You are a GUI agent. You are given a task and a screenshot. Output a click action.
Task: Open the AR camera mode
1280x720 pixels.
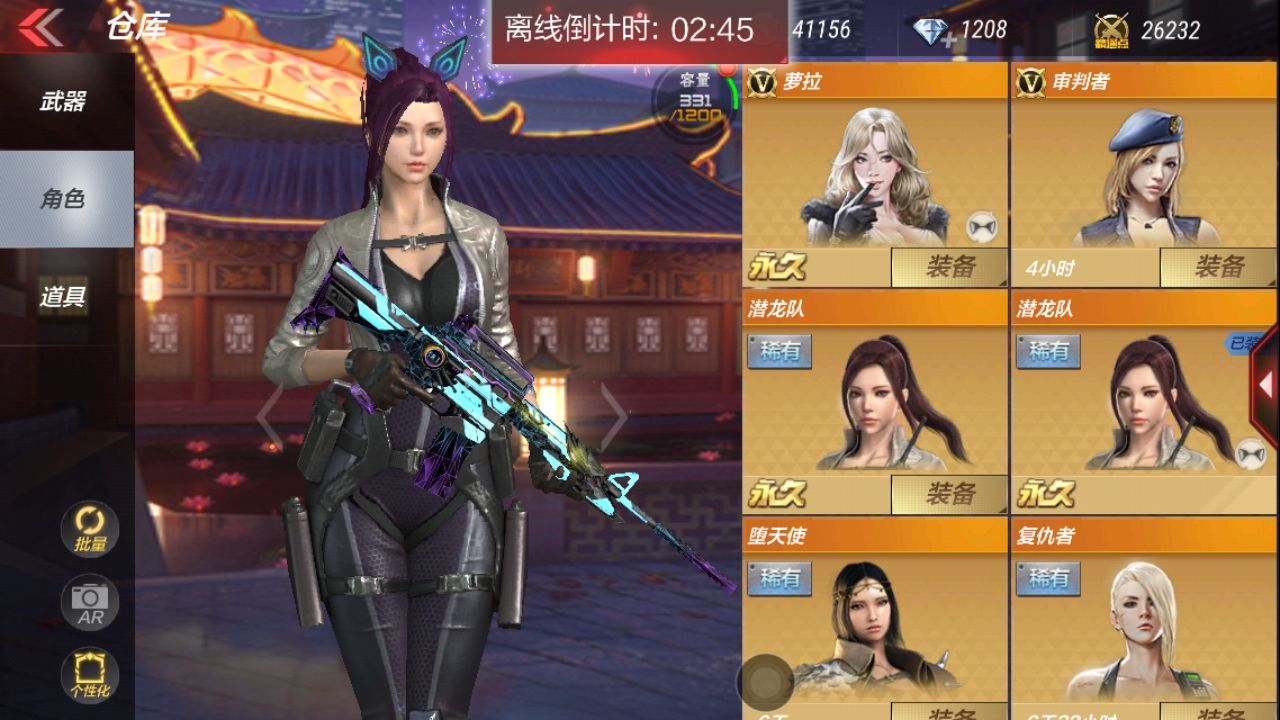[88, 601]
